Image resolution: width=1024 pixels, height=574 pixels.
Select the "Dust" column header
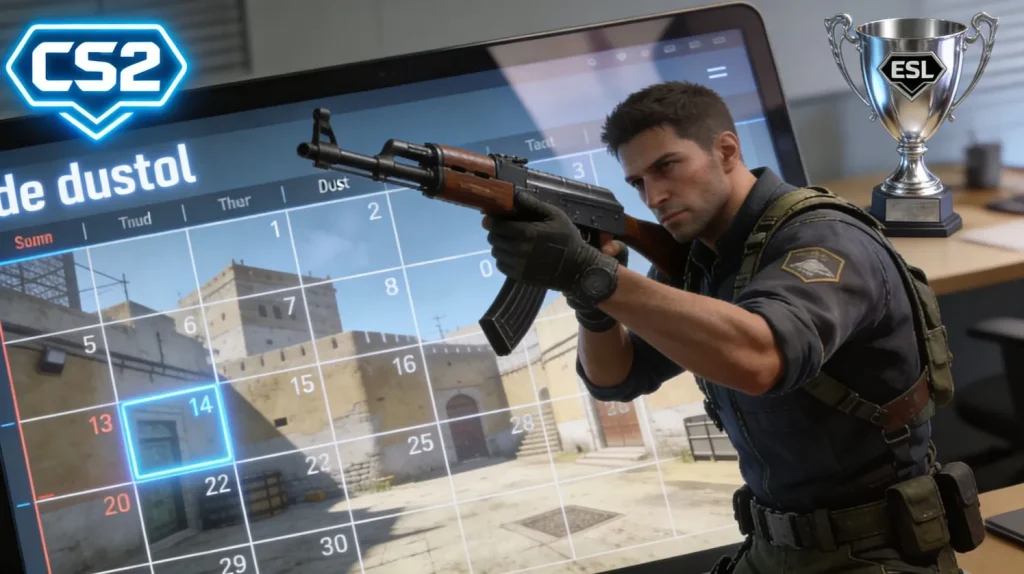(333, 185)
